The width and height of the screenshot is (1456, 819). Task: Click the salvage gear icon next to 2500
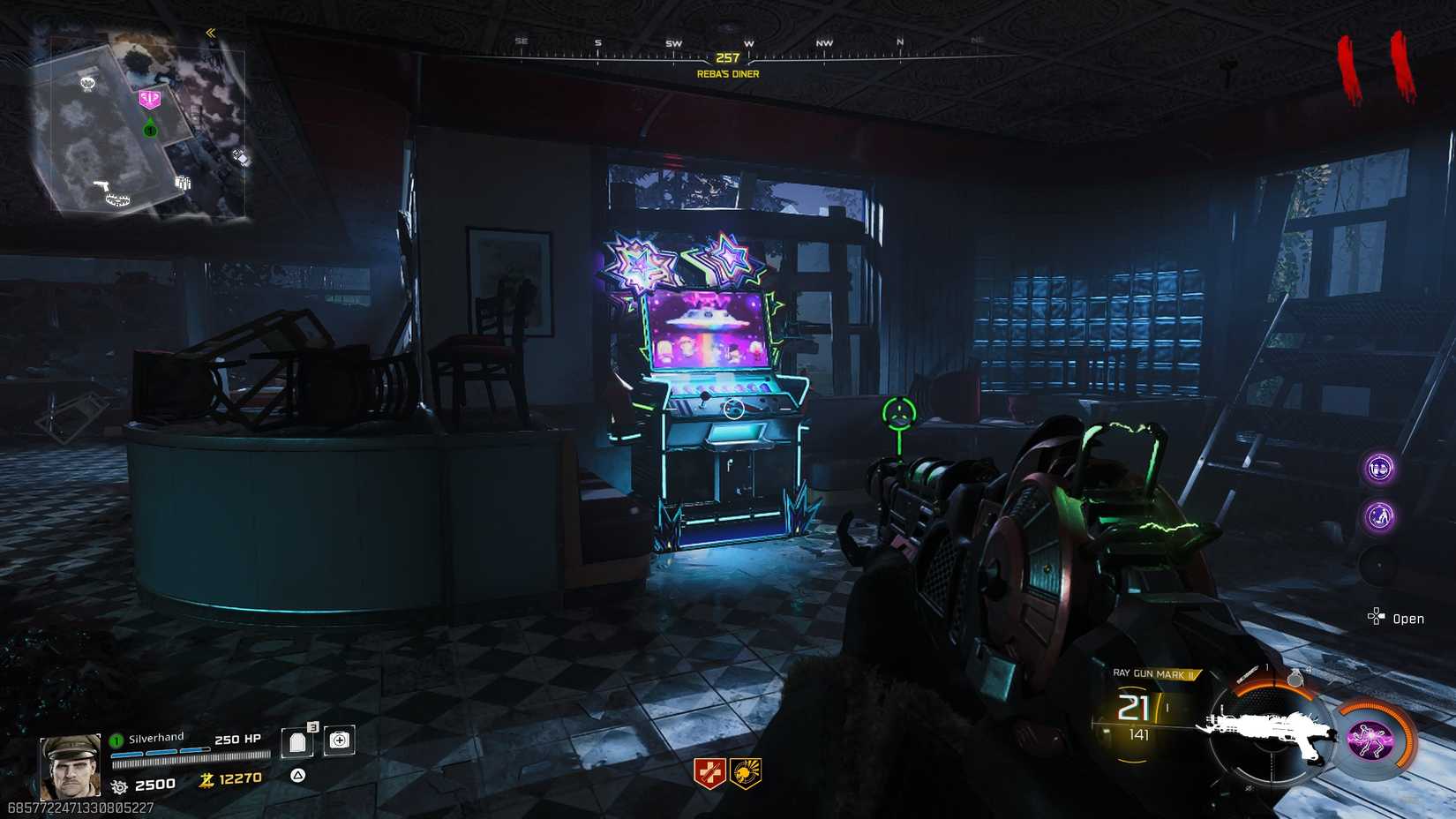coord(121,785)
